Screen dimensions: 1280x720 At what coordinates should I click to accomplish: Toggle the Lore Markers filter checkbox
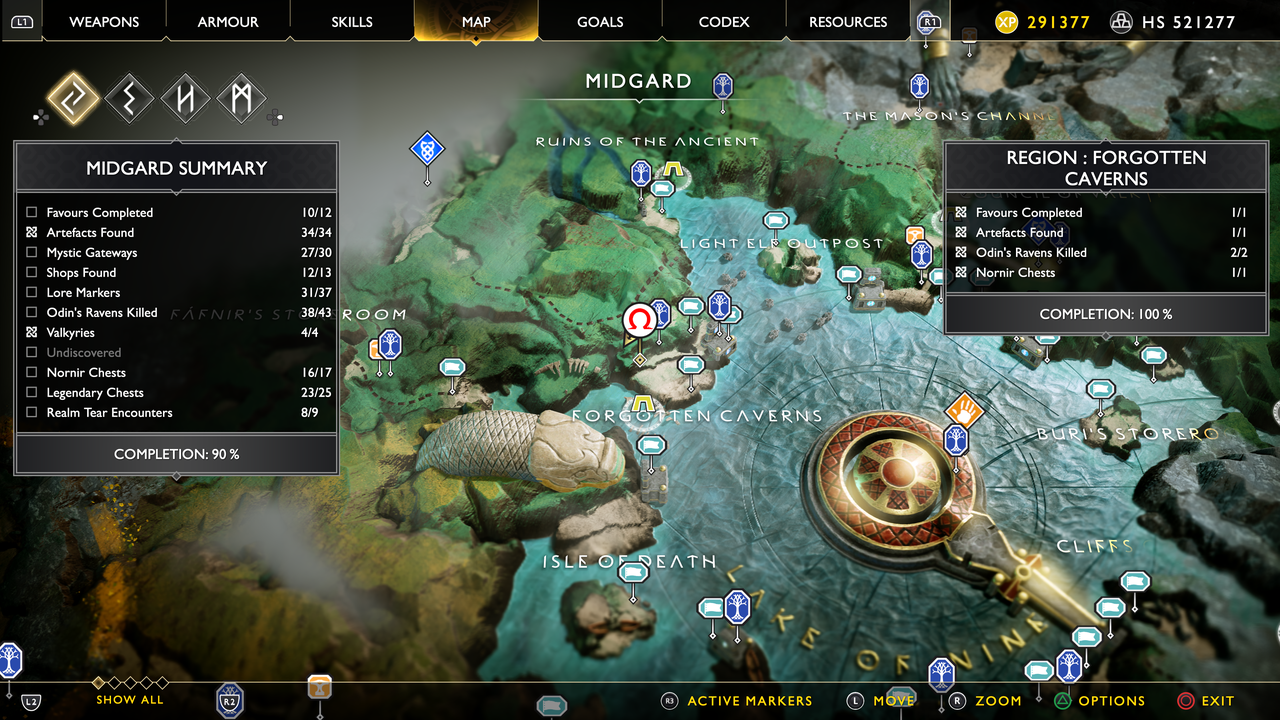tap(32, 292)
